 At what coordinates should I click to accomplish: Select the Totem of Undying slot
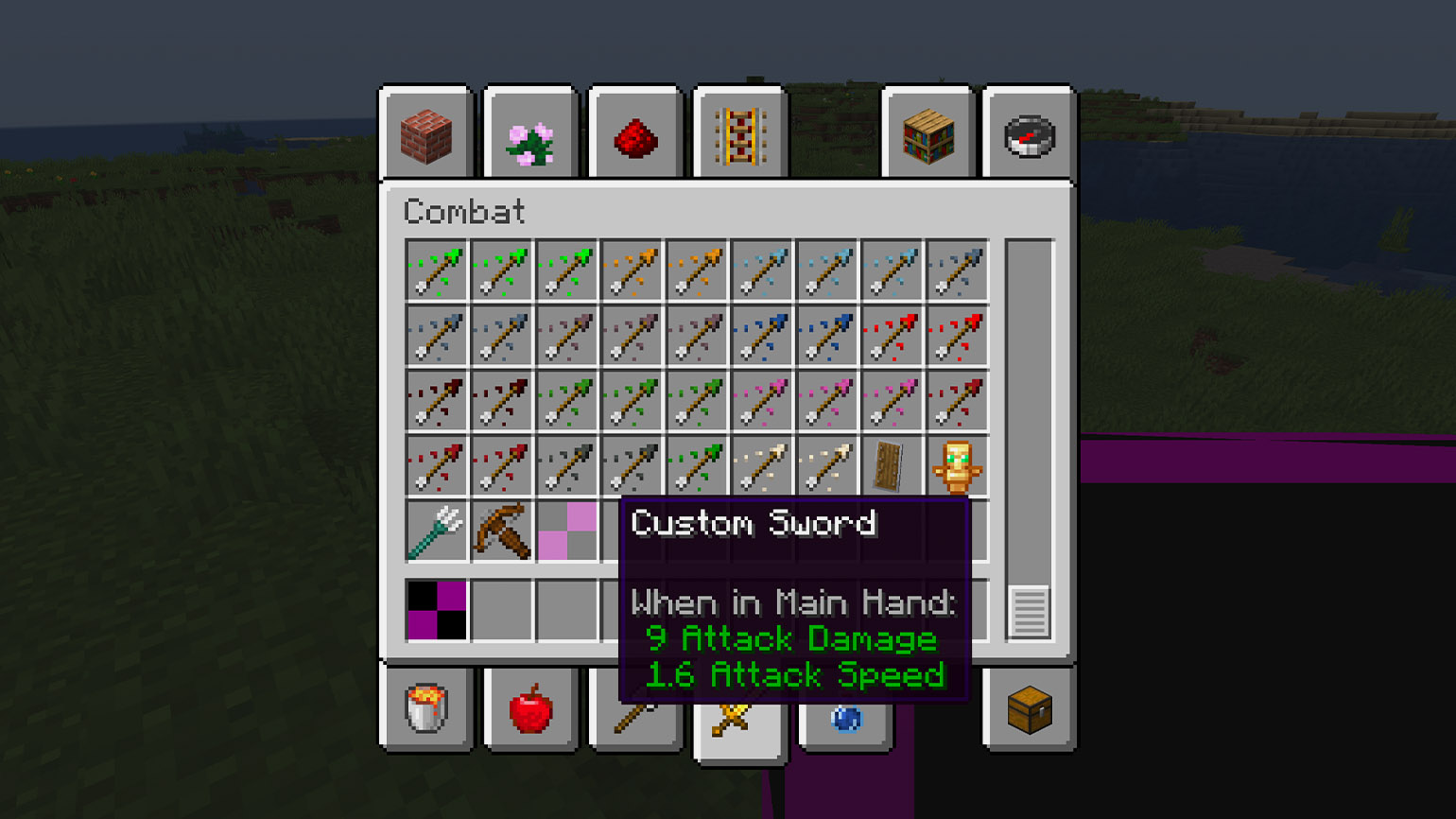click(x=957, y=466)
